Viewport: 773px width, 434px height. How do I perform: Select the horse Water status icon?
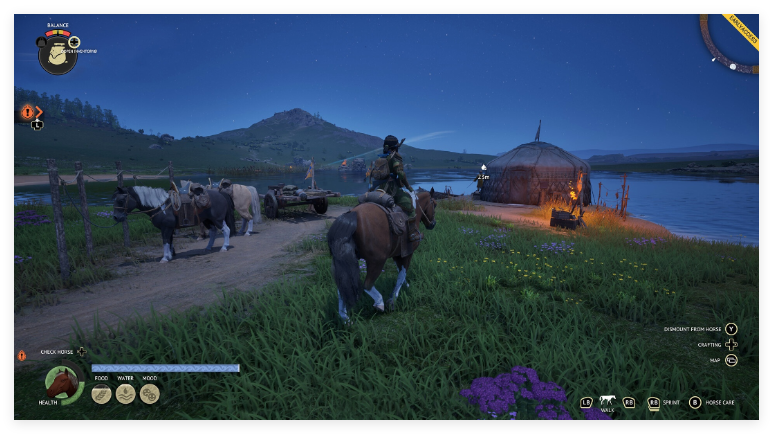point(125,394)
